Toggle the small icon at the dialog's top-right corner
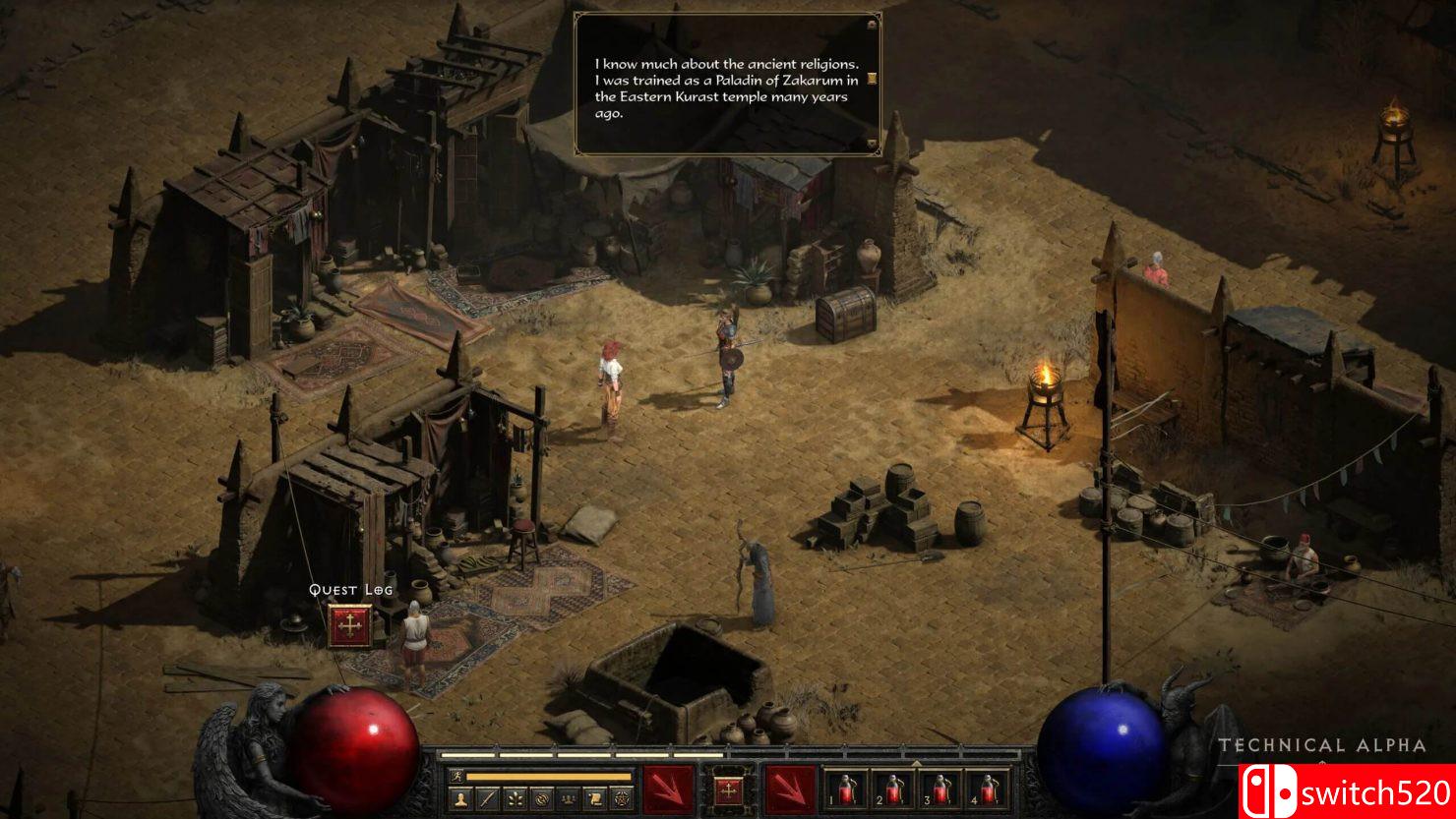The width and height of the screenshot is (1456, 819). point(873,24)
